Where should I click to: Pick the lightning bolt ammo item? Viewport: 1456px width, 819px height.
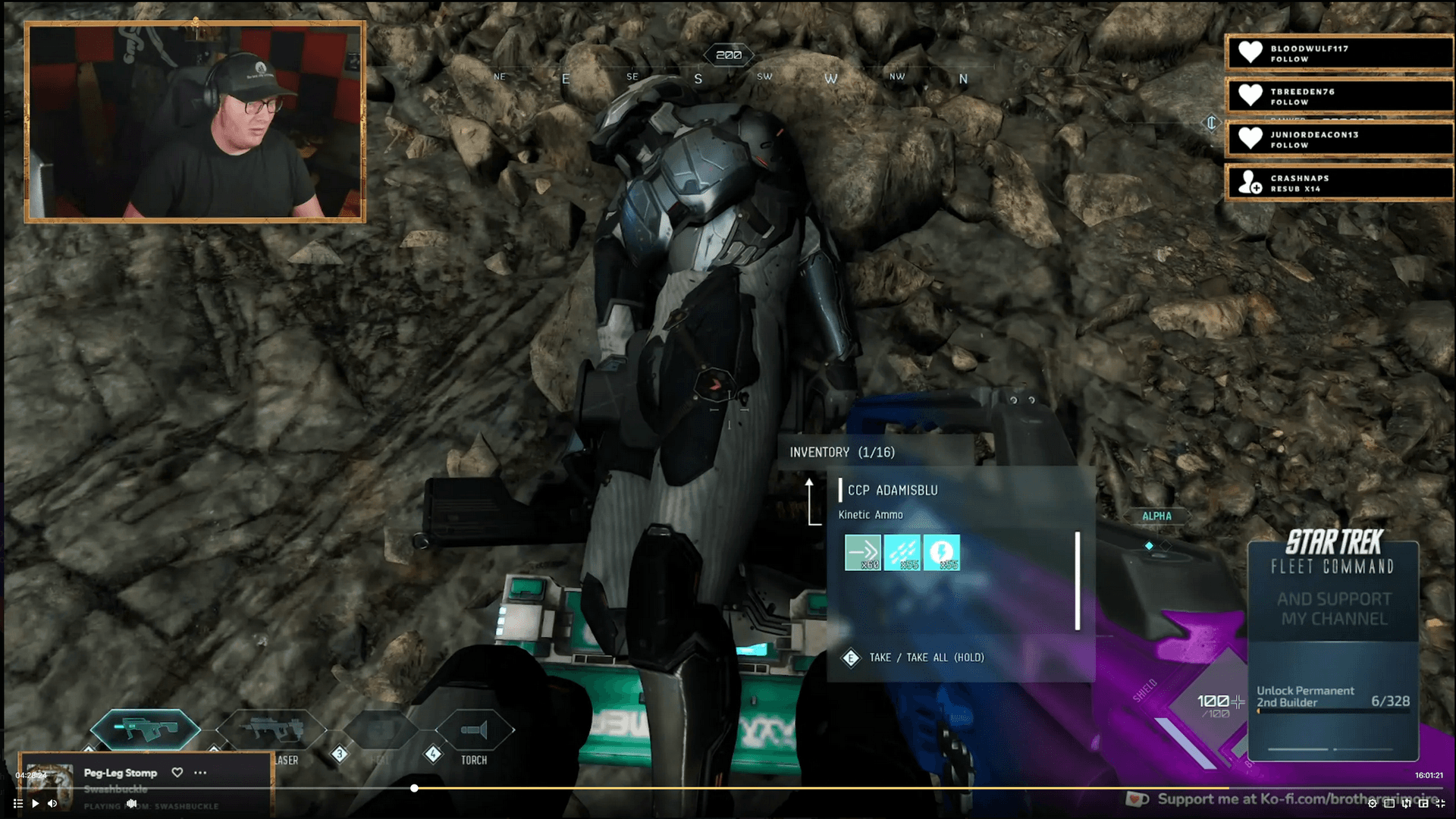[x=942, y=553]
